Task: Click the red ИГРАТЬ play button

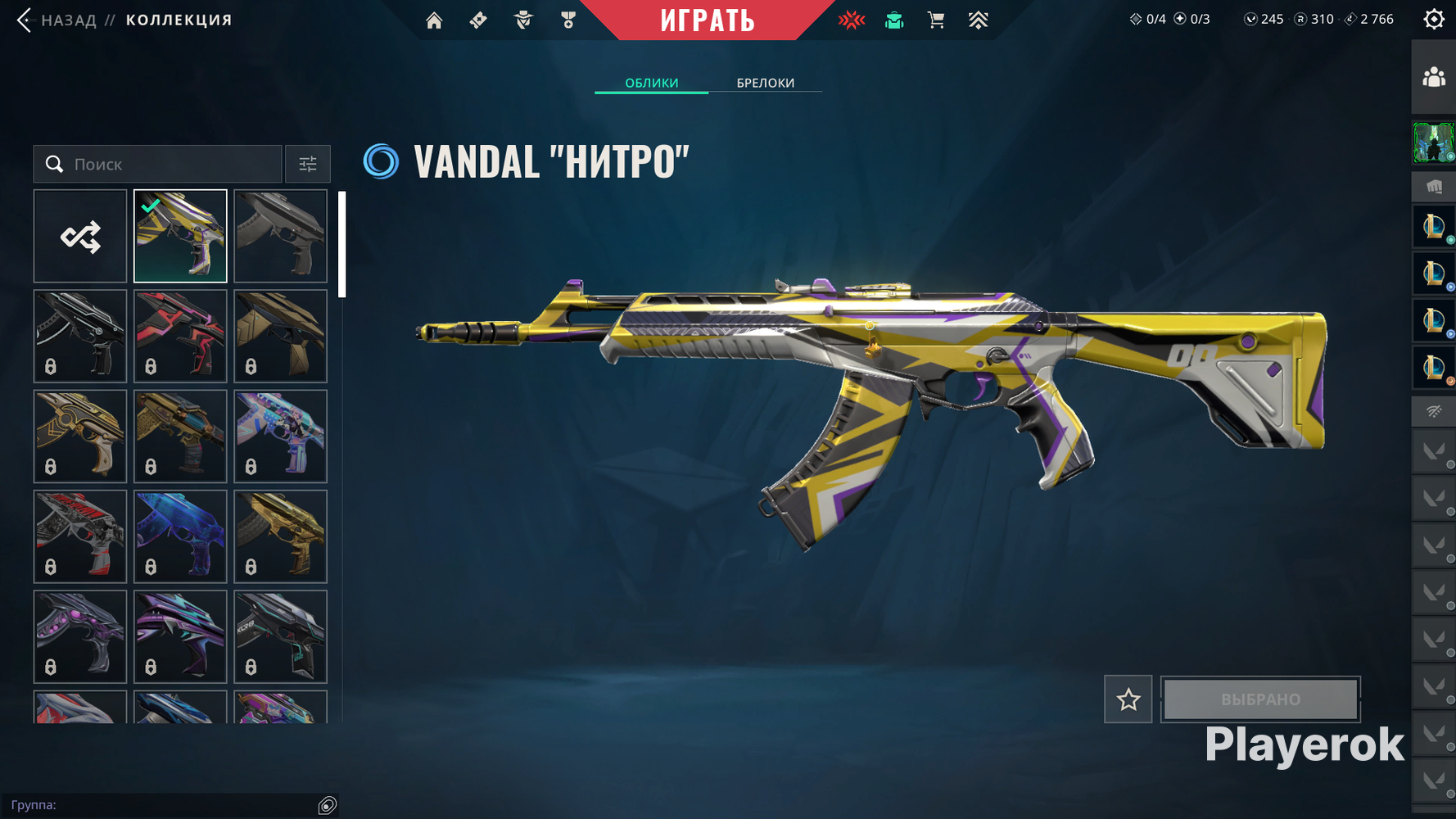Action: point(708,20)
